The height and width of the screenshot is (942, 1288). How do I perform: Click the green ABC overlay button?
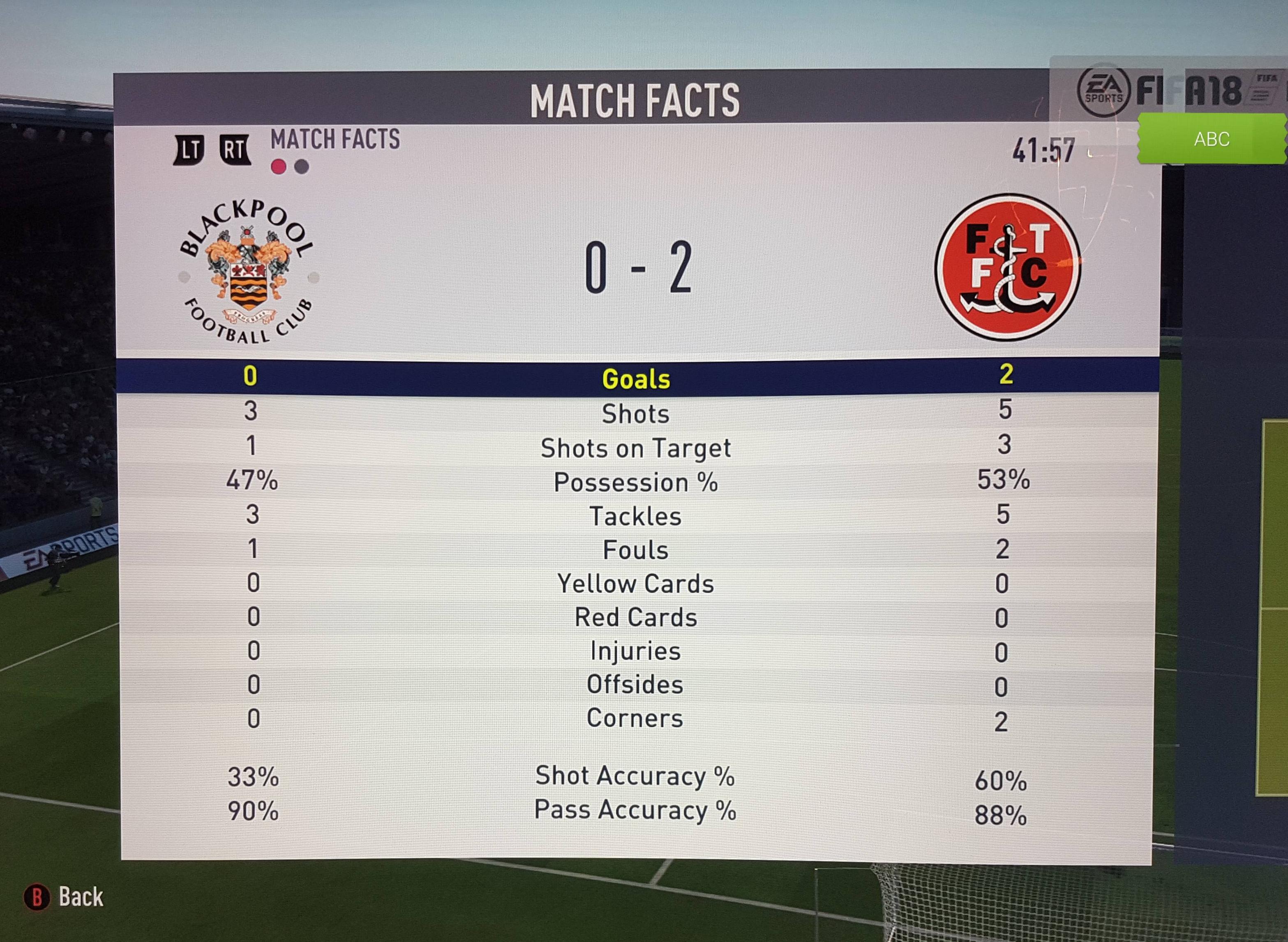pyautogui.click(x=1212, y=139)
